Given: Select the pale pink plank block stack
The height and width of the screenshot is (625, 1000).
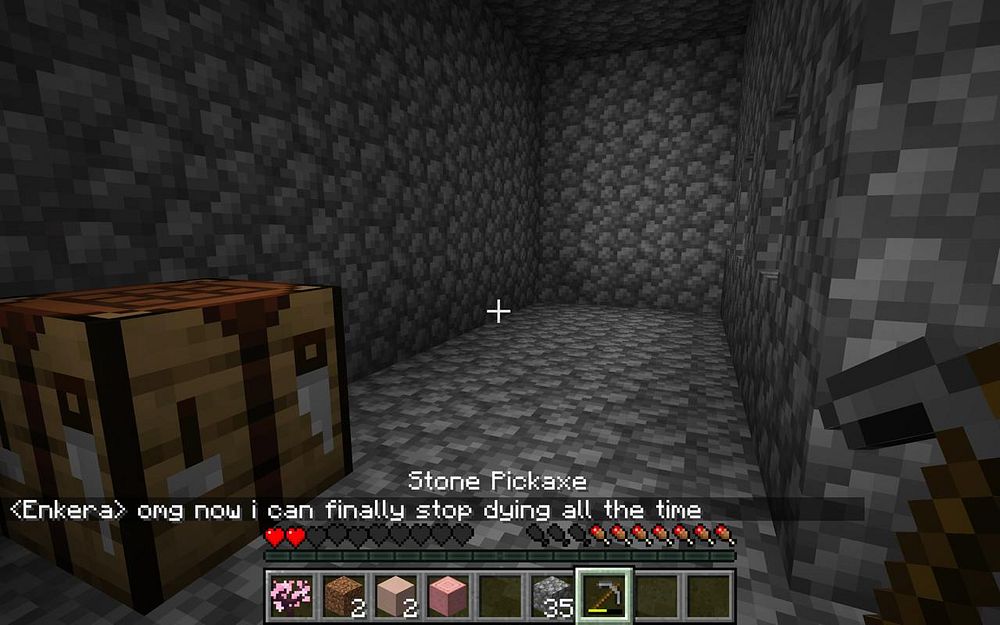Looking at the screenshot, I should [x=395, y=595].
